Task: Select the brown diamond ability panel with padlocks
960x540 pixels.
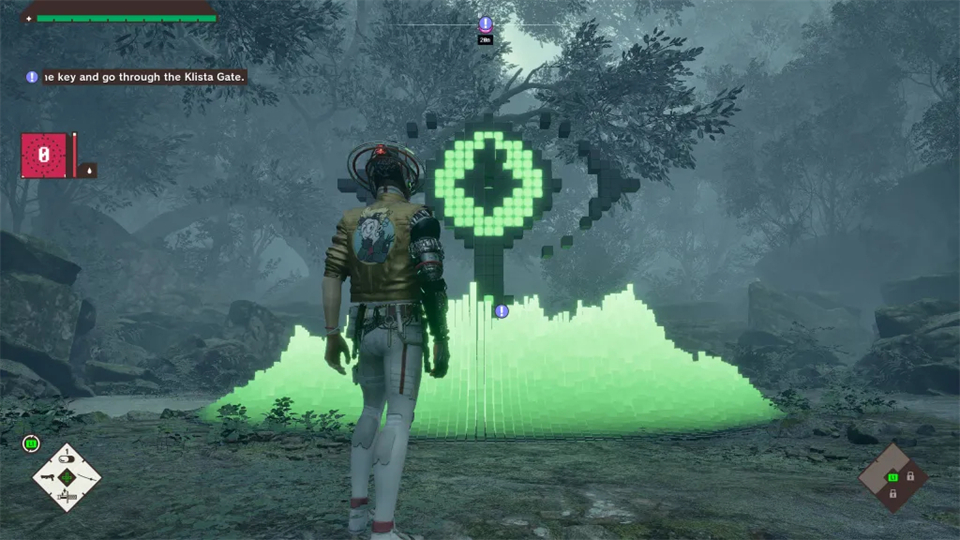Action: (x=893, y=477)
